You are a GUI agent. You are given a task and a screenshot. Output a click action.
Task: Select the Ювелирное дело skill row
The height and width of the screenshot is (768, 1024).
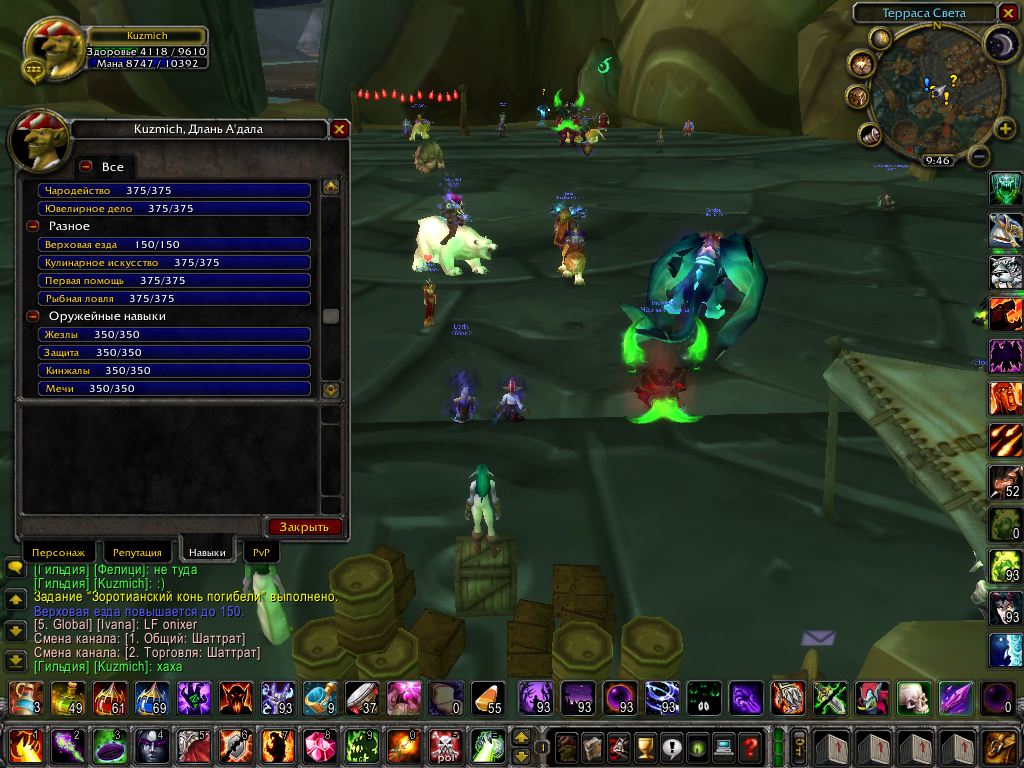pos(175,209)
